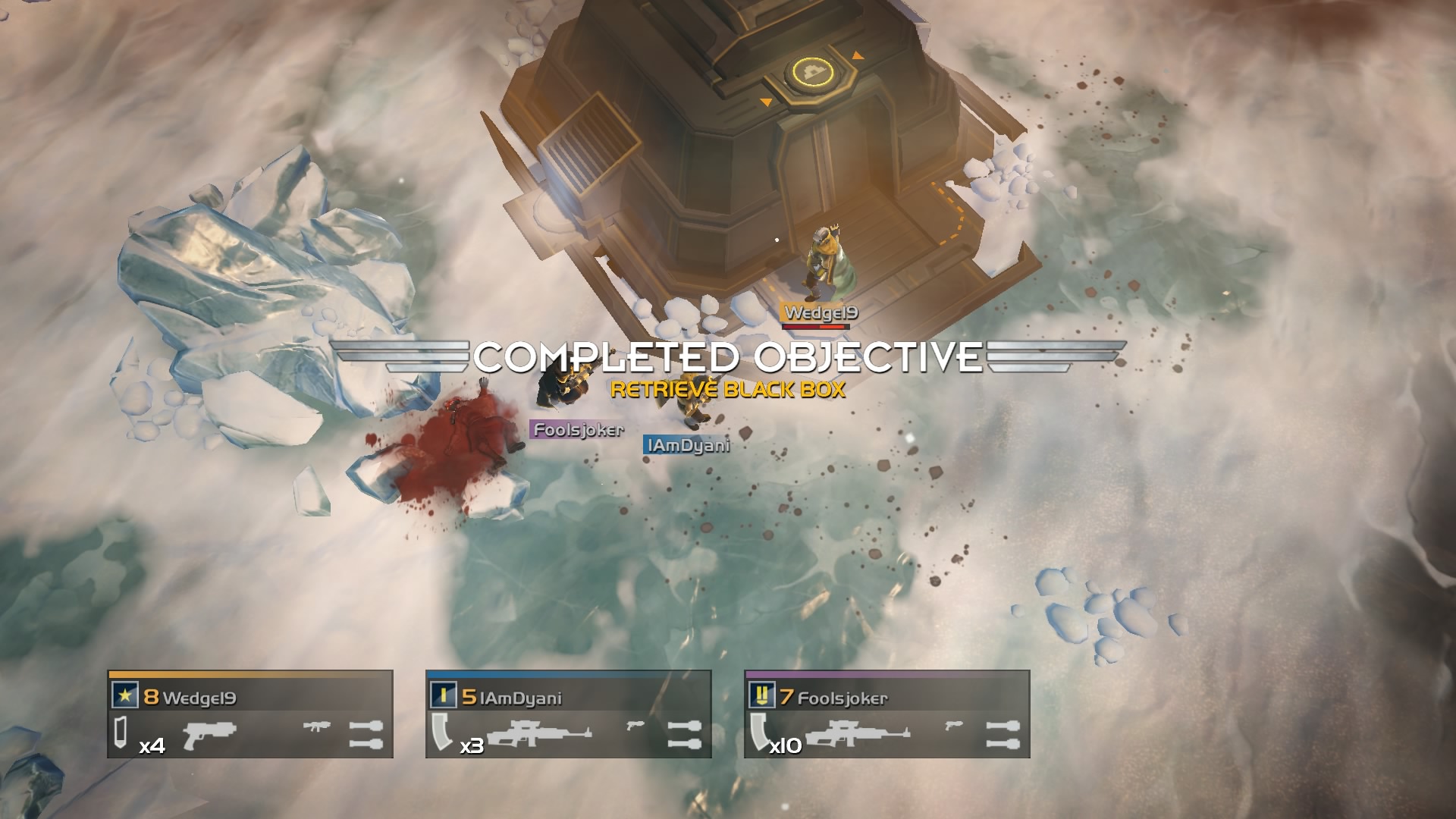The width and height of the screenshot is (1456, 819).
Task: Click the RETRIEVE BLACK BOX objective text
Action: (730, 388)
